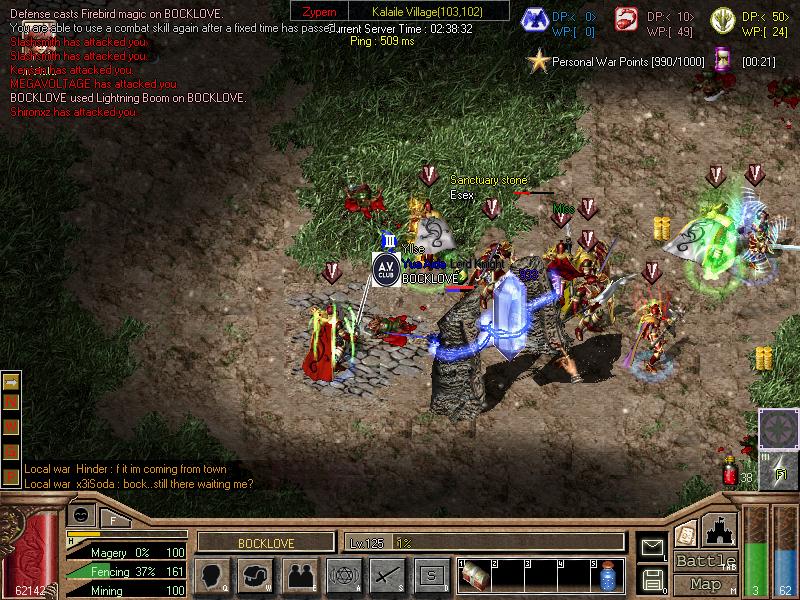Image resolution: width=800 pixels, height=600 pixels.
Task: Click the floppy disk save icon
Action: pos(653,578)
